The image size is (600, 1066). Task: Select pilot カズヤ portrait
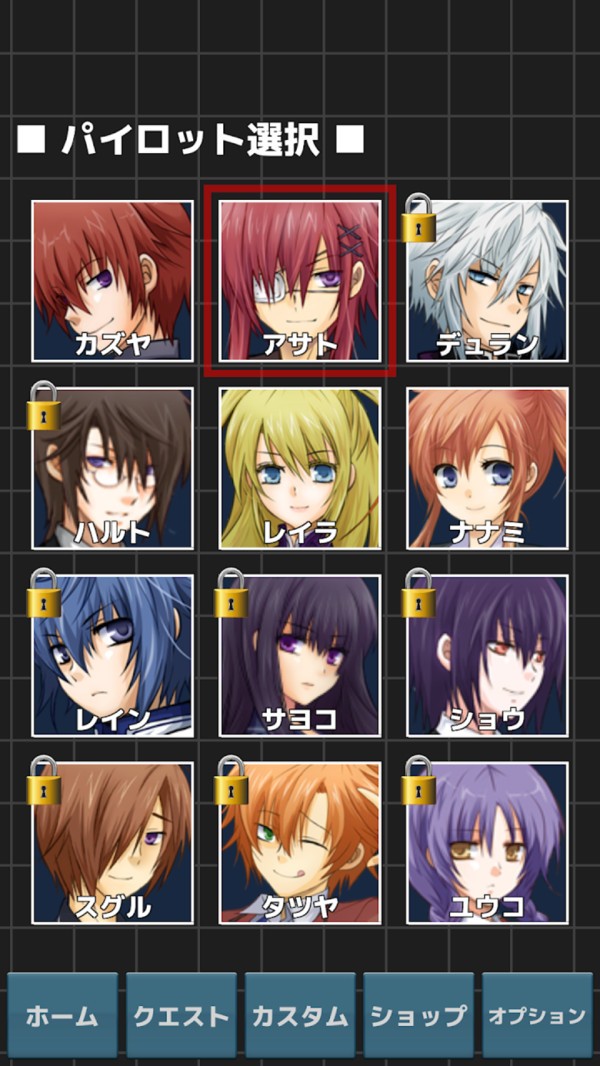pos(112,281)
